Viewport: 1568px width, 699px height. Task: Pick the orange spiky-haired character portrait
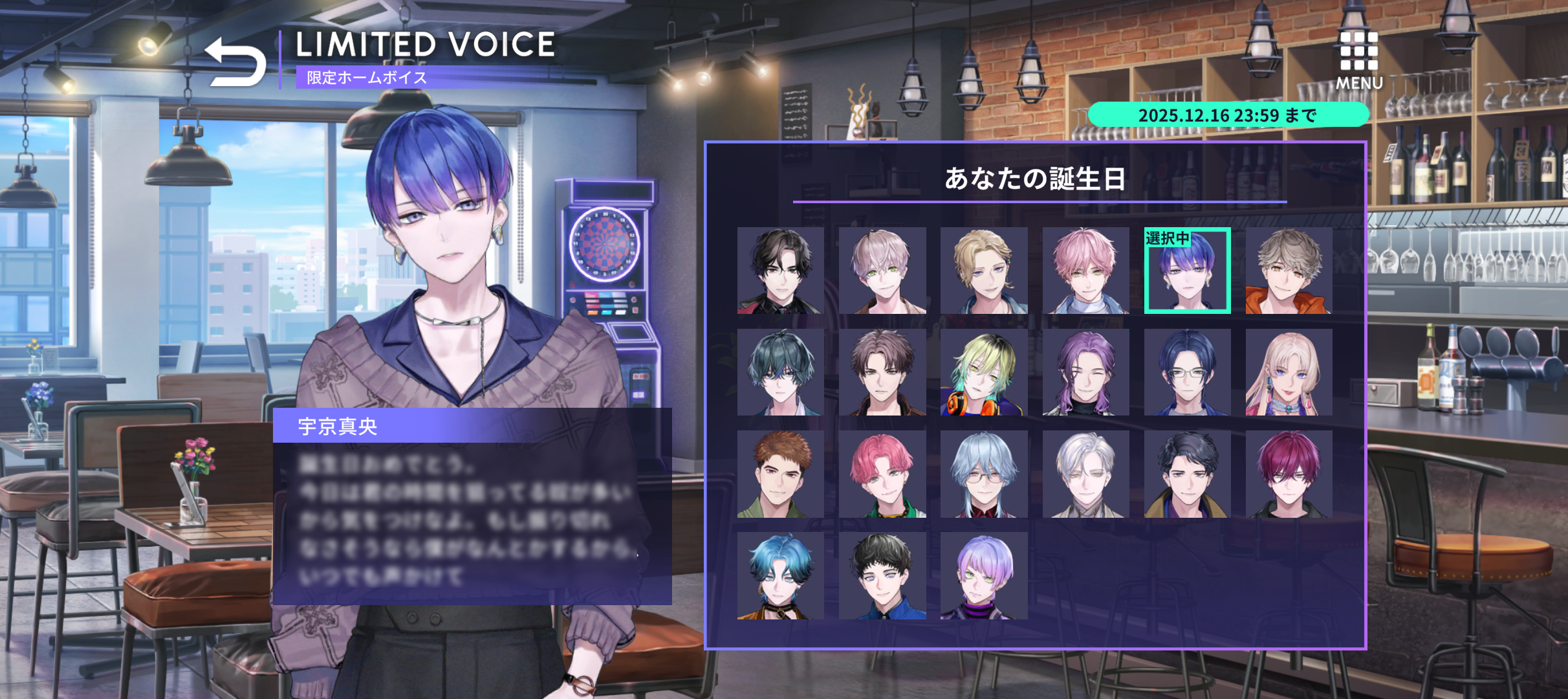pyautogui.click(x=781, y=474)
